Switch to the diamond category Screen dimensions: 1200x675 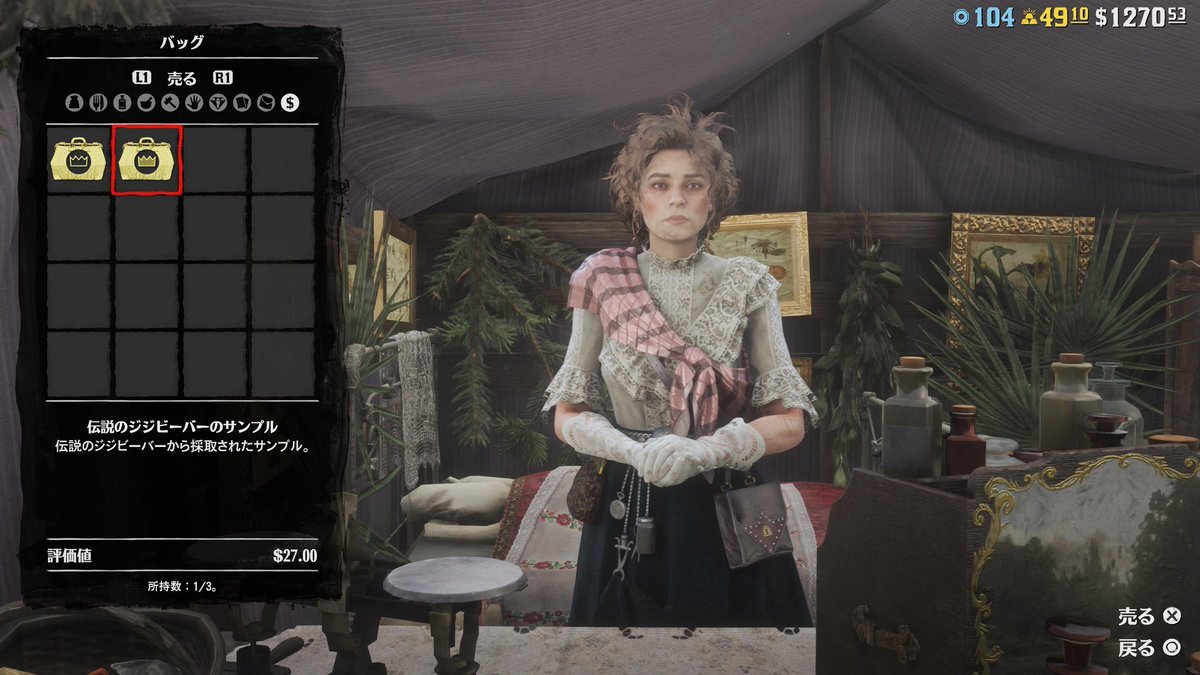218,102
